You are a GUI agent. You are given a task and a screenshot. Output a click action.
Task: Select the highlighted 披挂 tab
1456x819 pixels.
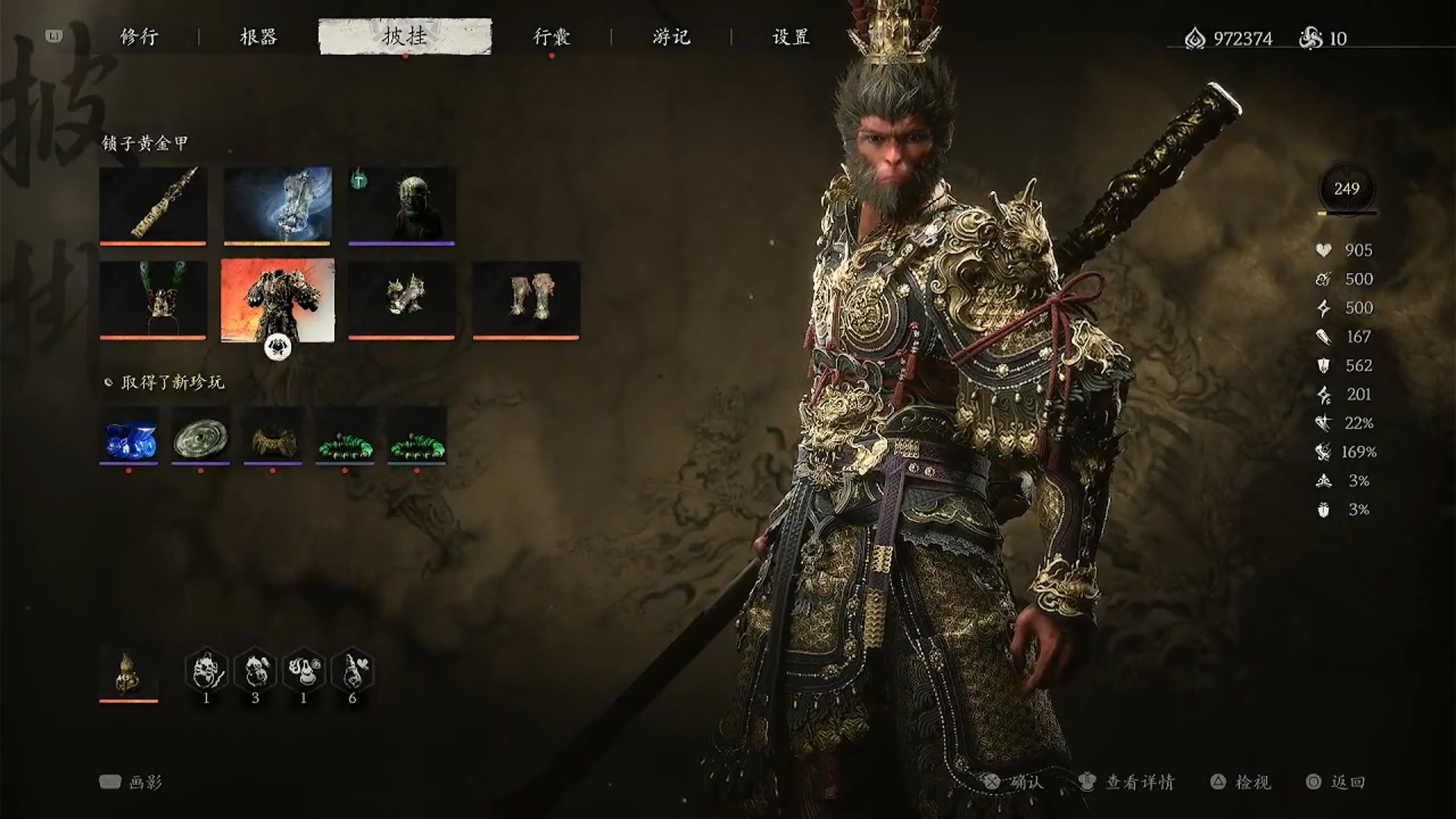pyautogui.click(x=405, y=36)
